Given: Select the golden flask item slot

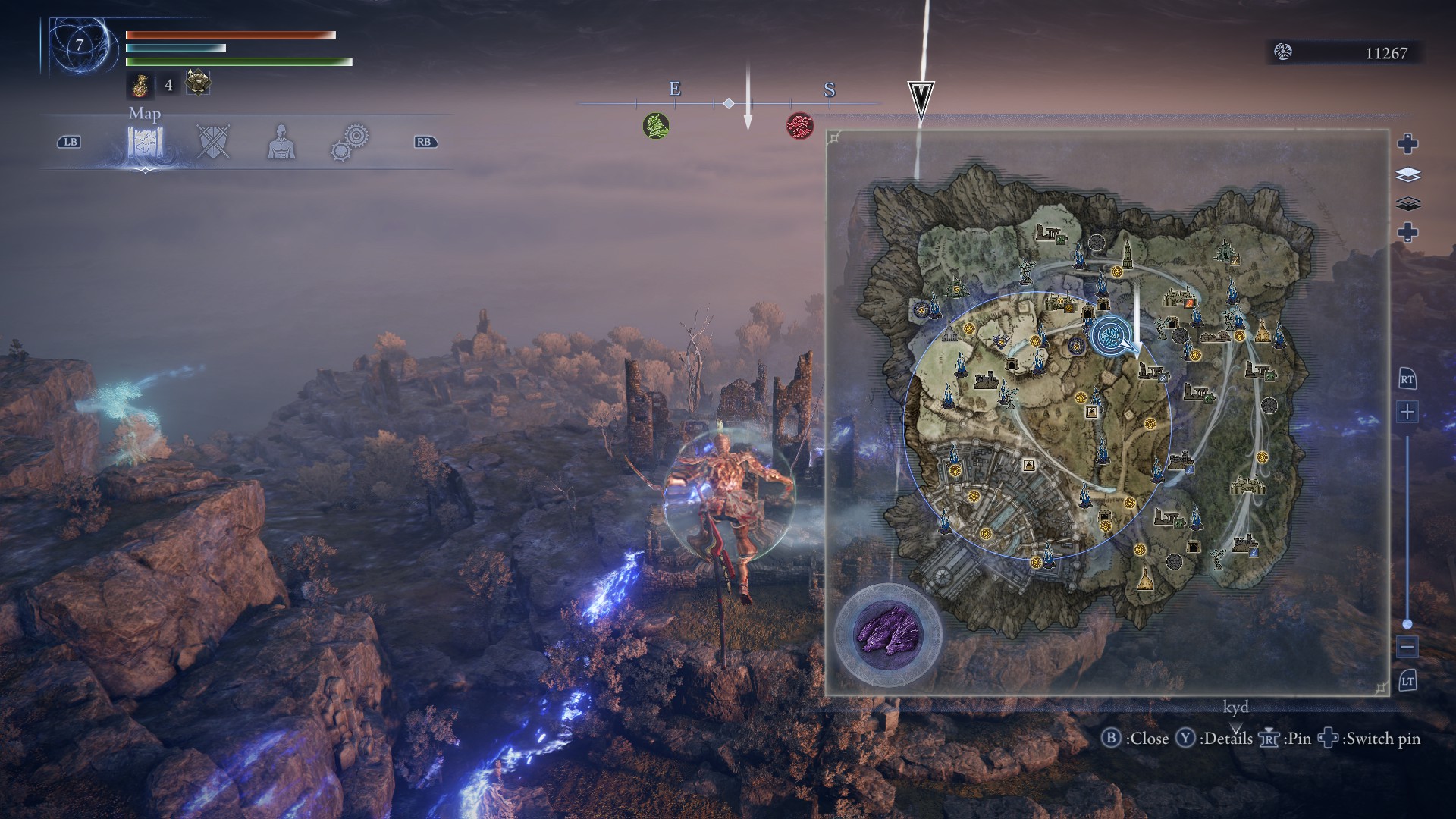Looking at the screenshot, I should click(x=140, y=85).
